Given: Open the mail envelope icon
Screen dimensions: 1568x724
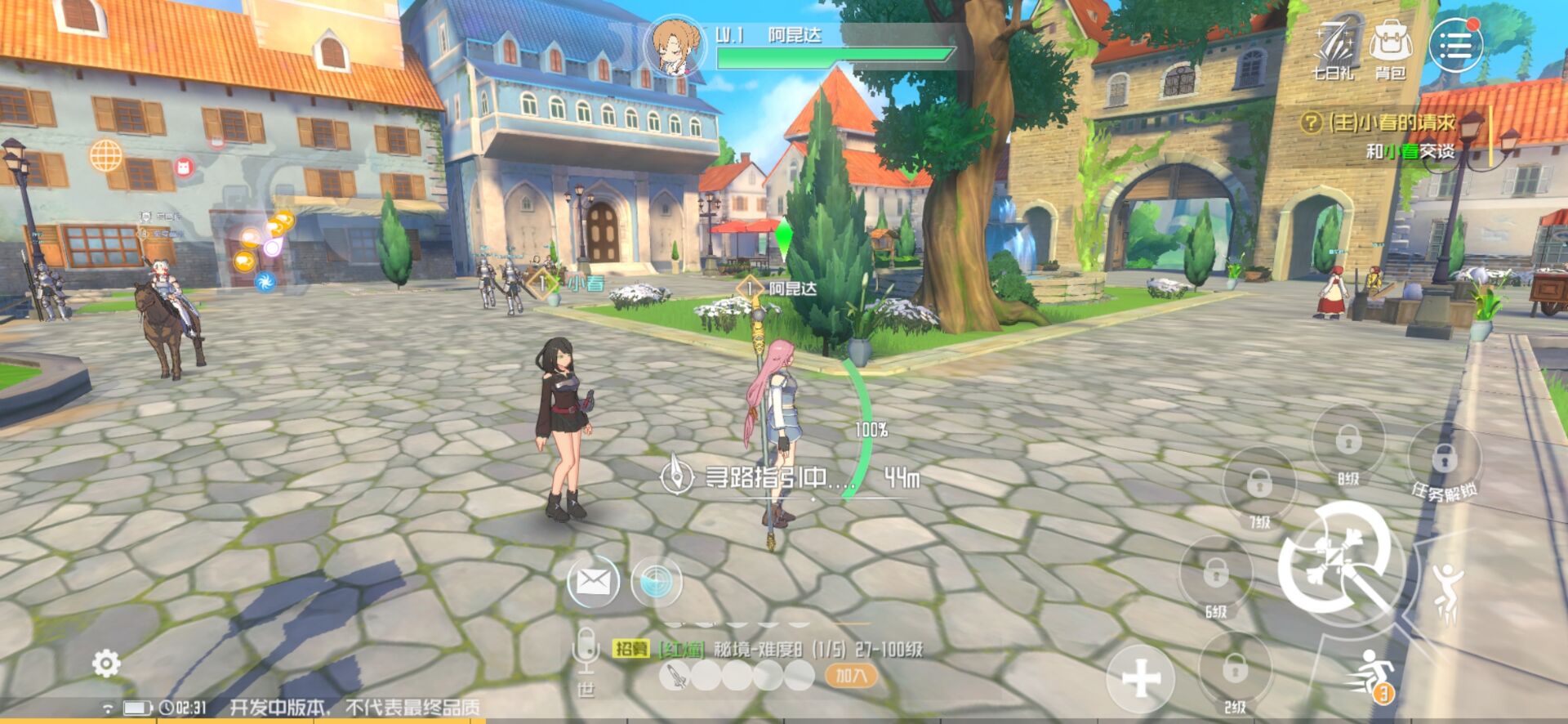Looking at the screenshot, I should click(593, 581).
